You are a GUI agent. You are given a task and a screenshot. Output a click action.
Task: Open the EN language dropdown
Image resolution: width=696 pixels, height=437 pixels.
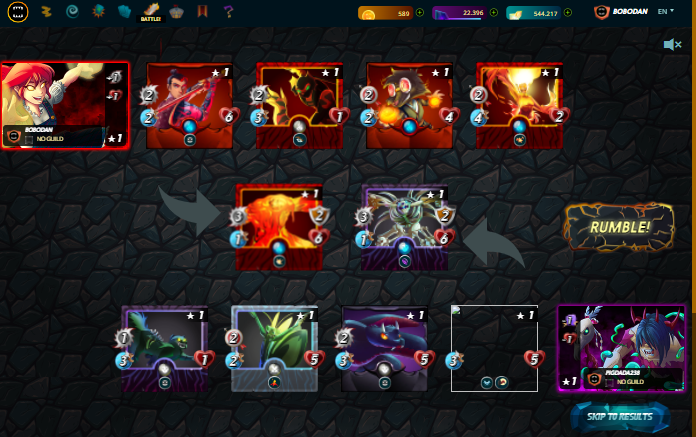665,12
